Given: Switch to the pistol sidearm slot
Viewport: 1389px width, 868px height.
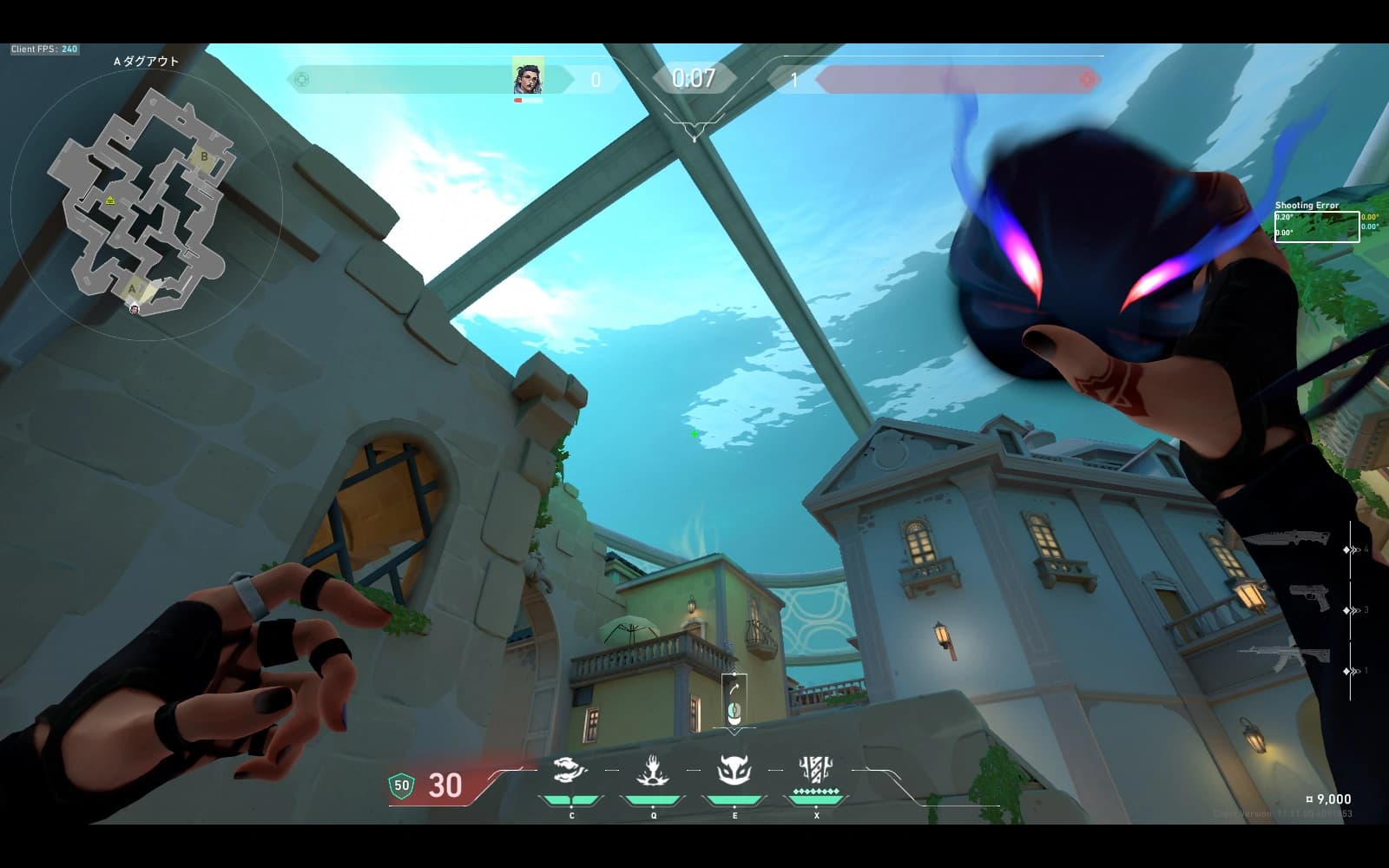Looking at the screenshot, I should 1309,597.
